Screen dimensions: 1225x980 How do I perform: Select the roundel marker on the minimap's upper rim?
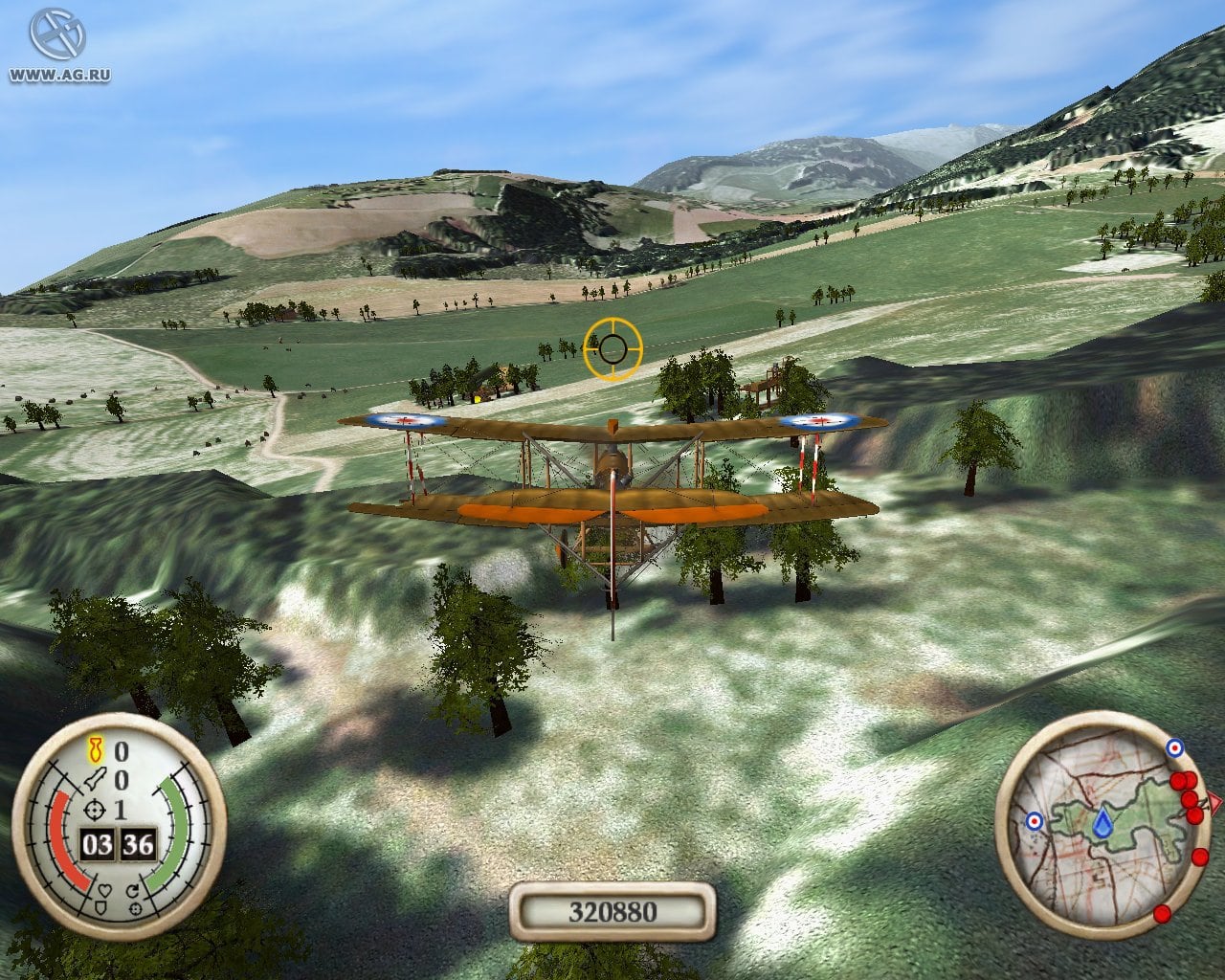[x=1173, y=747]
